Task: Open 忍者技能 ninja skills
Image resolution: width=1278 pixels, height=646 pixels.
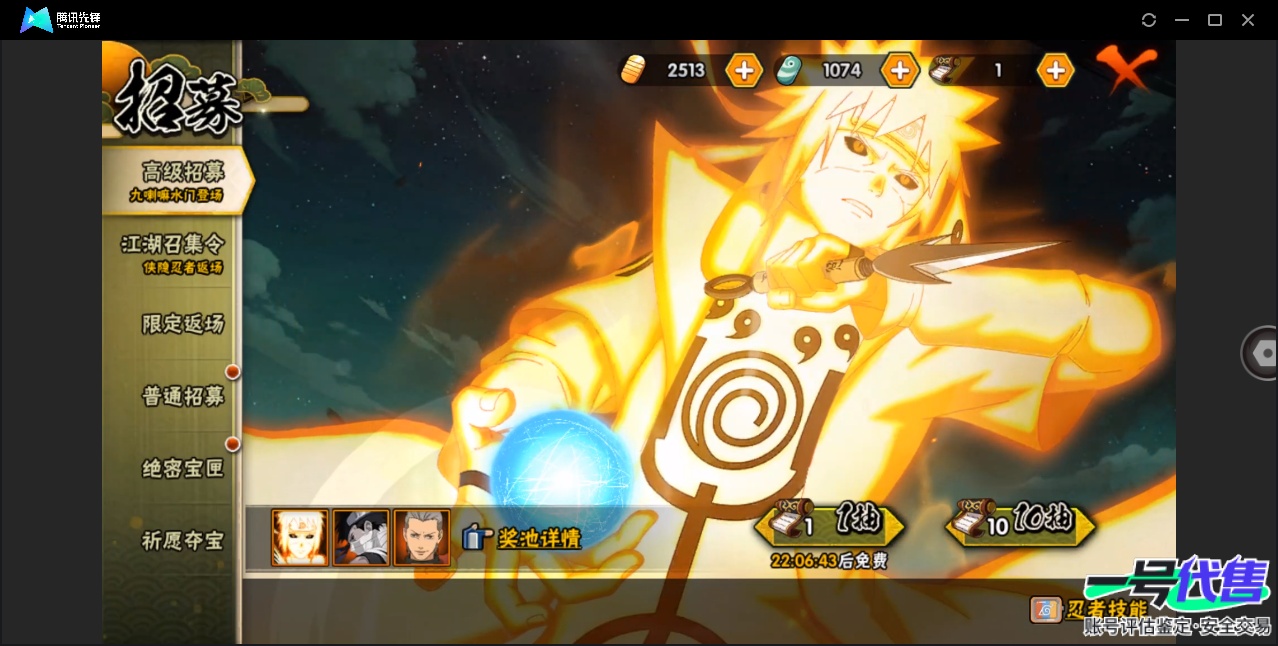Action: [x=1090, y=609]
